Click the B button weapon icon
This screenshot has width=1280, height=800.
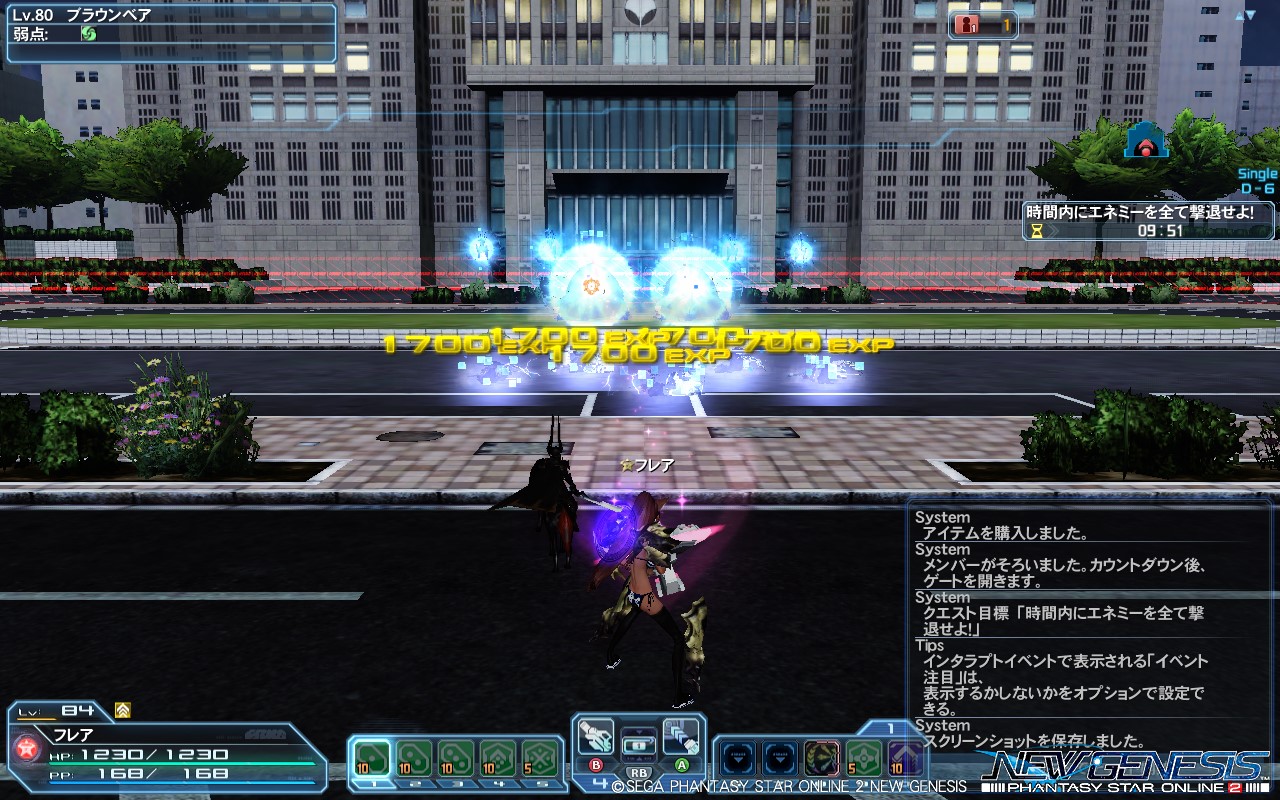point(594,738)
